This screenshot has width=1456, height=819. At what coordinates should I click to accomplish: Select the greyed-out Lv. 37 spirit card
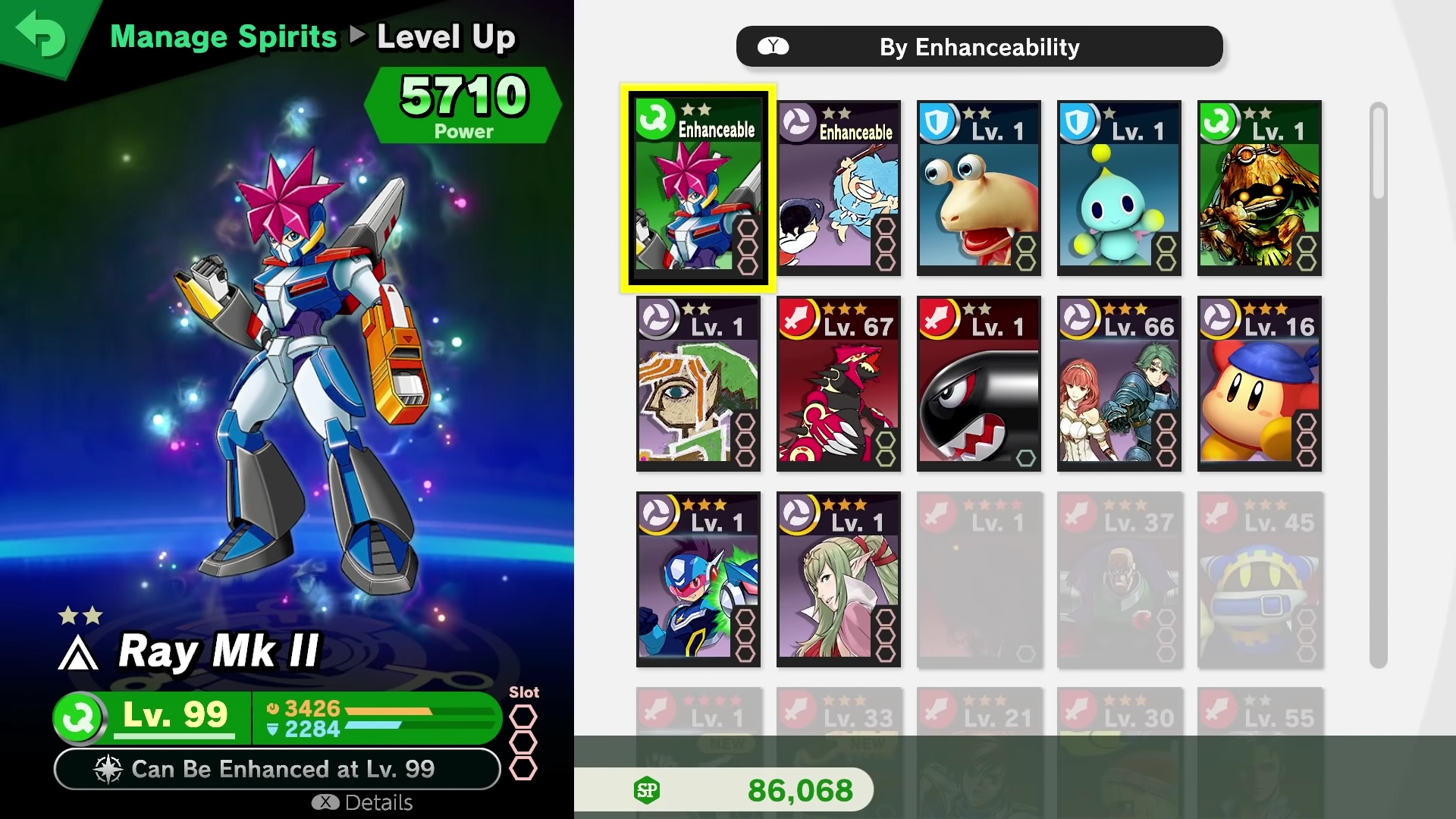(1119, 579)
